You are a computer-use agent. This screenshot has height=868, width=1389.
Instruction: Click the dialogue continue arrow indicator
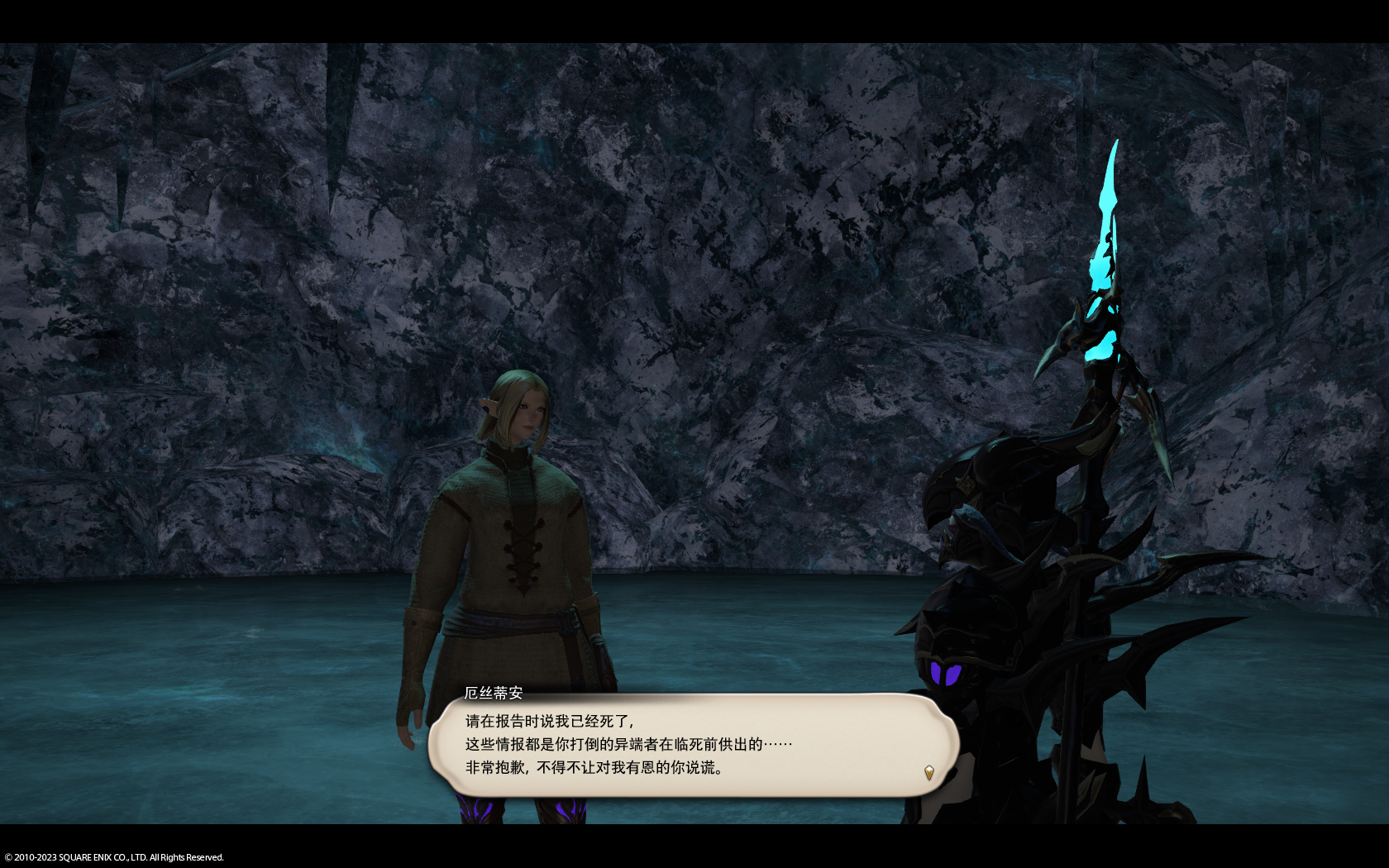click(928, 773)
